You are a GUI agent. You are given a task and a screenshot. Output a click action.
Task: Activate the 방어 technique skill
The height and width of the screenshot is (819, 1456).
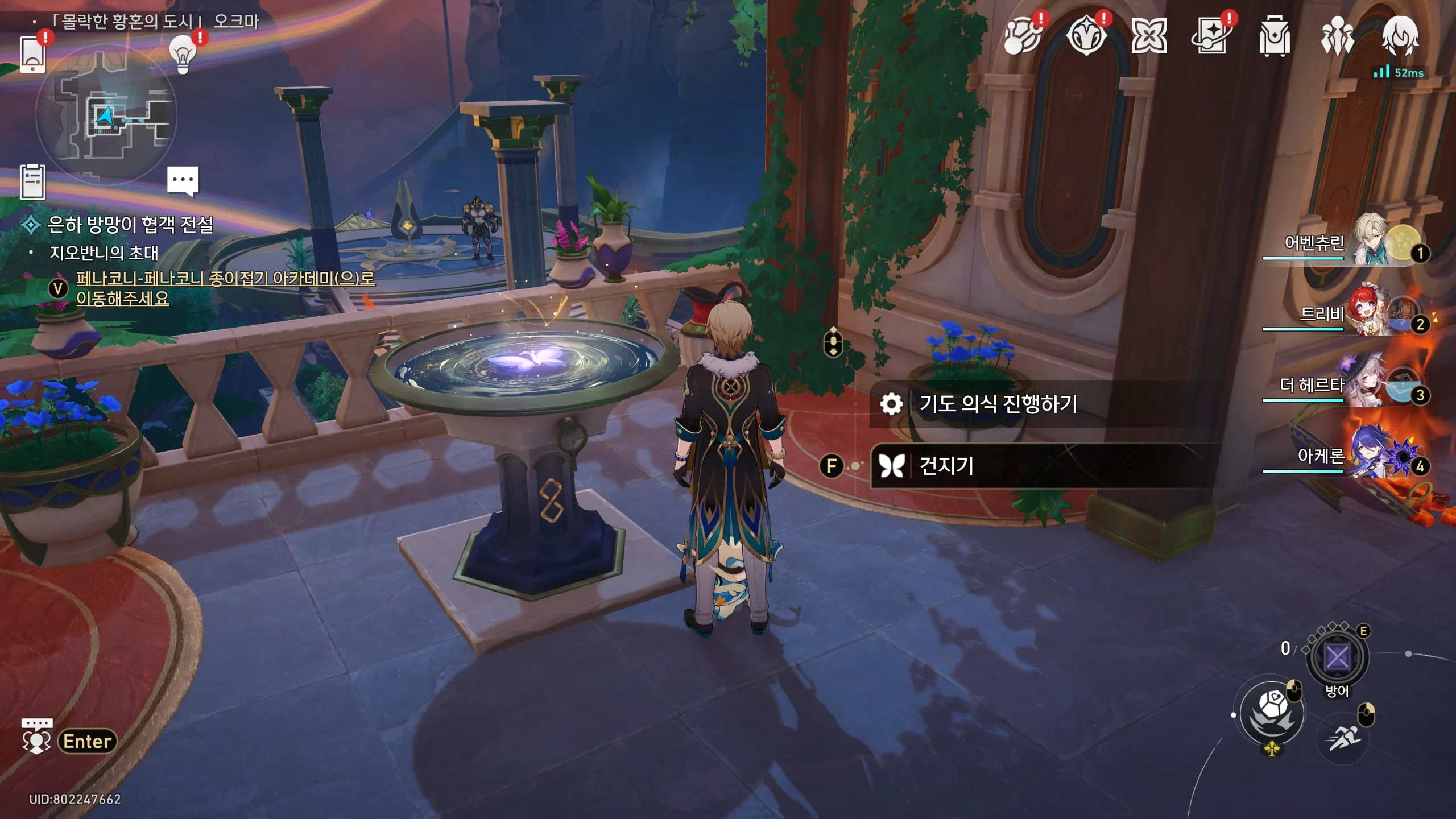click(x=1337, y=657)
